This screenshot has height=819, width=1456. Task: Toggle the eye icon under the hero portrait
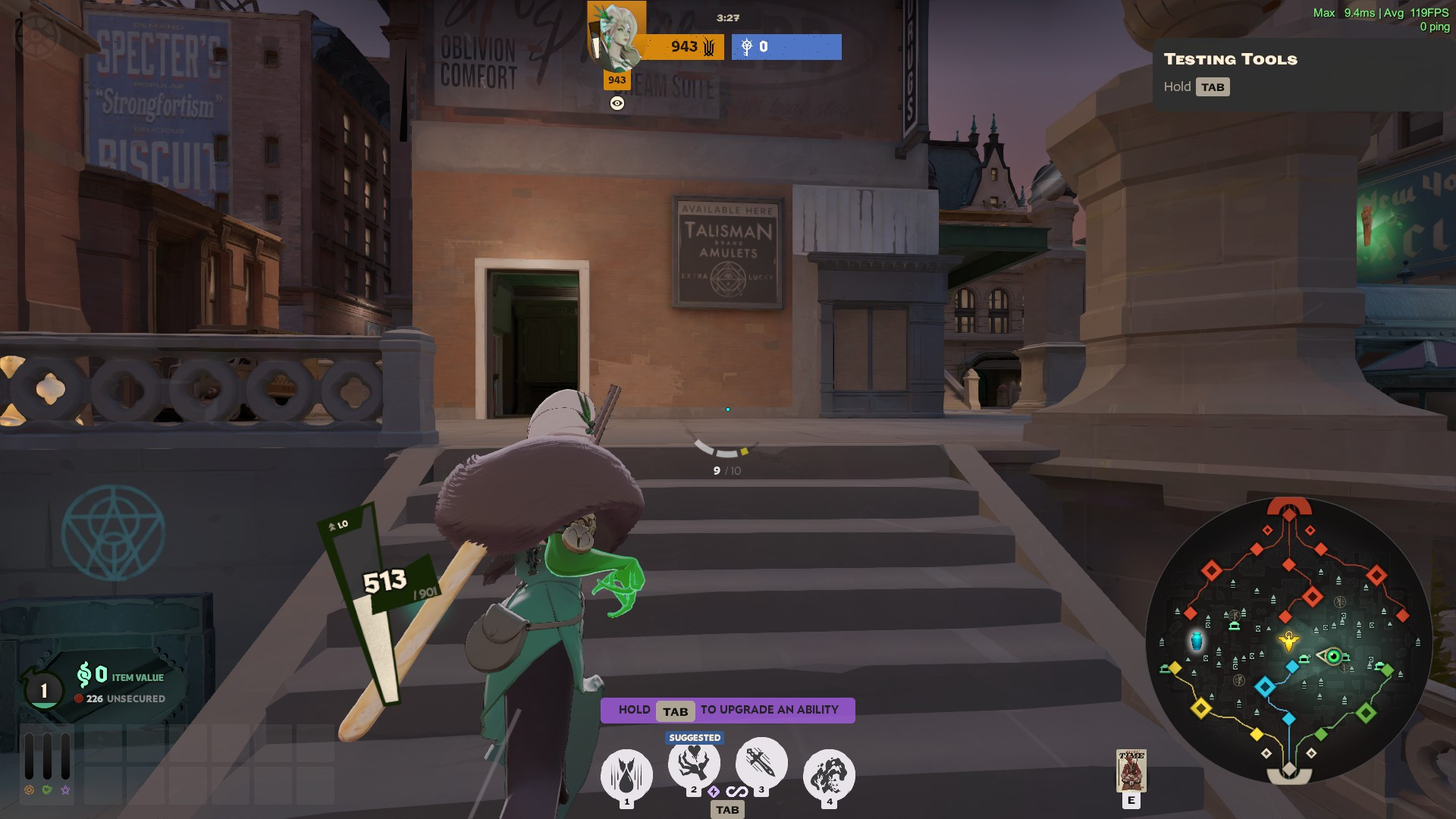[617, 103]
